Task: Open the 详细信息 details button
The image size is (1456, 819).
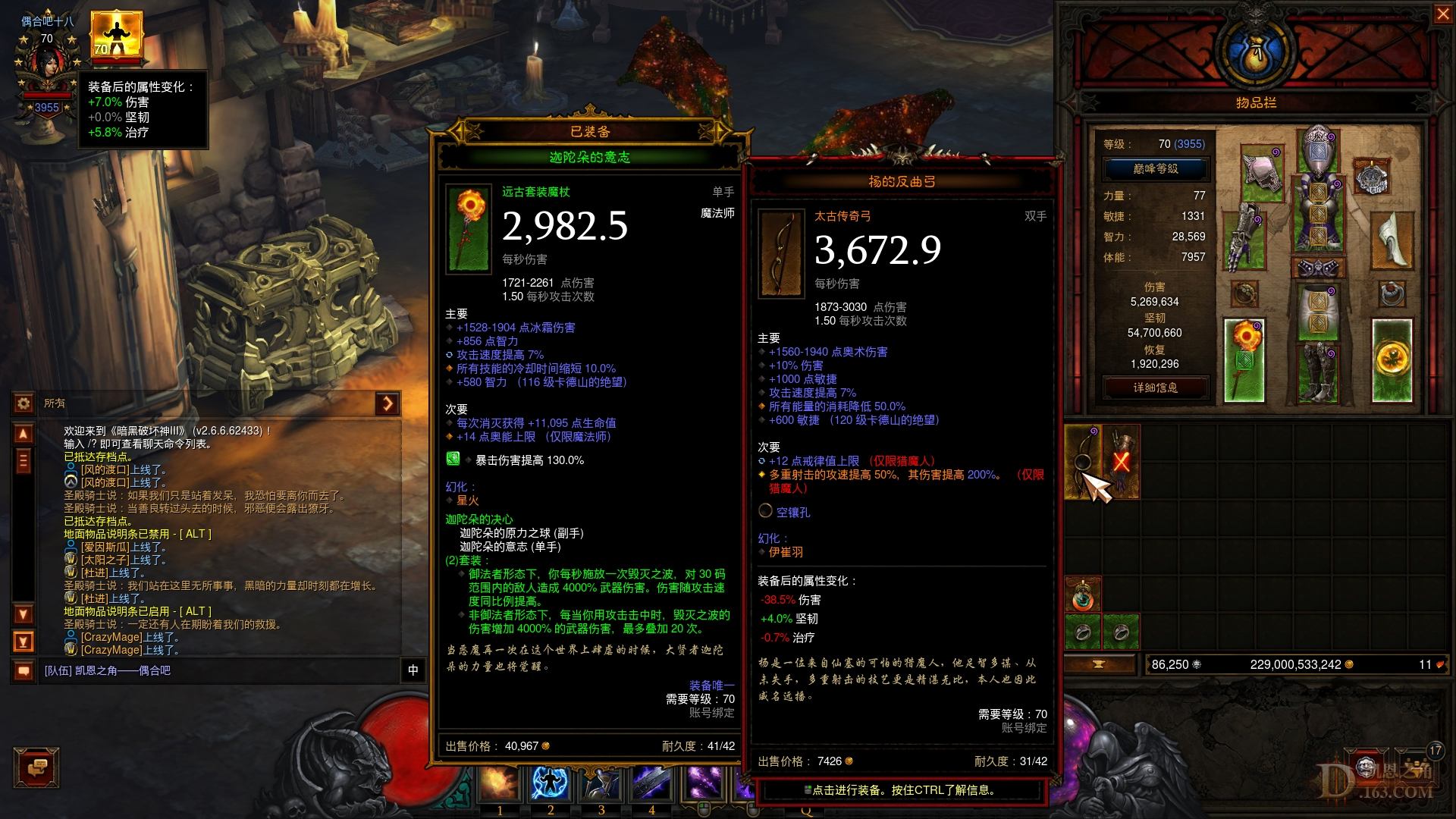Action: (x=1156, y=388)
